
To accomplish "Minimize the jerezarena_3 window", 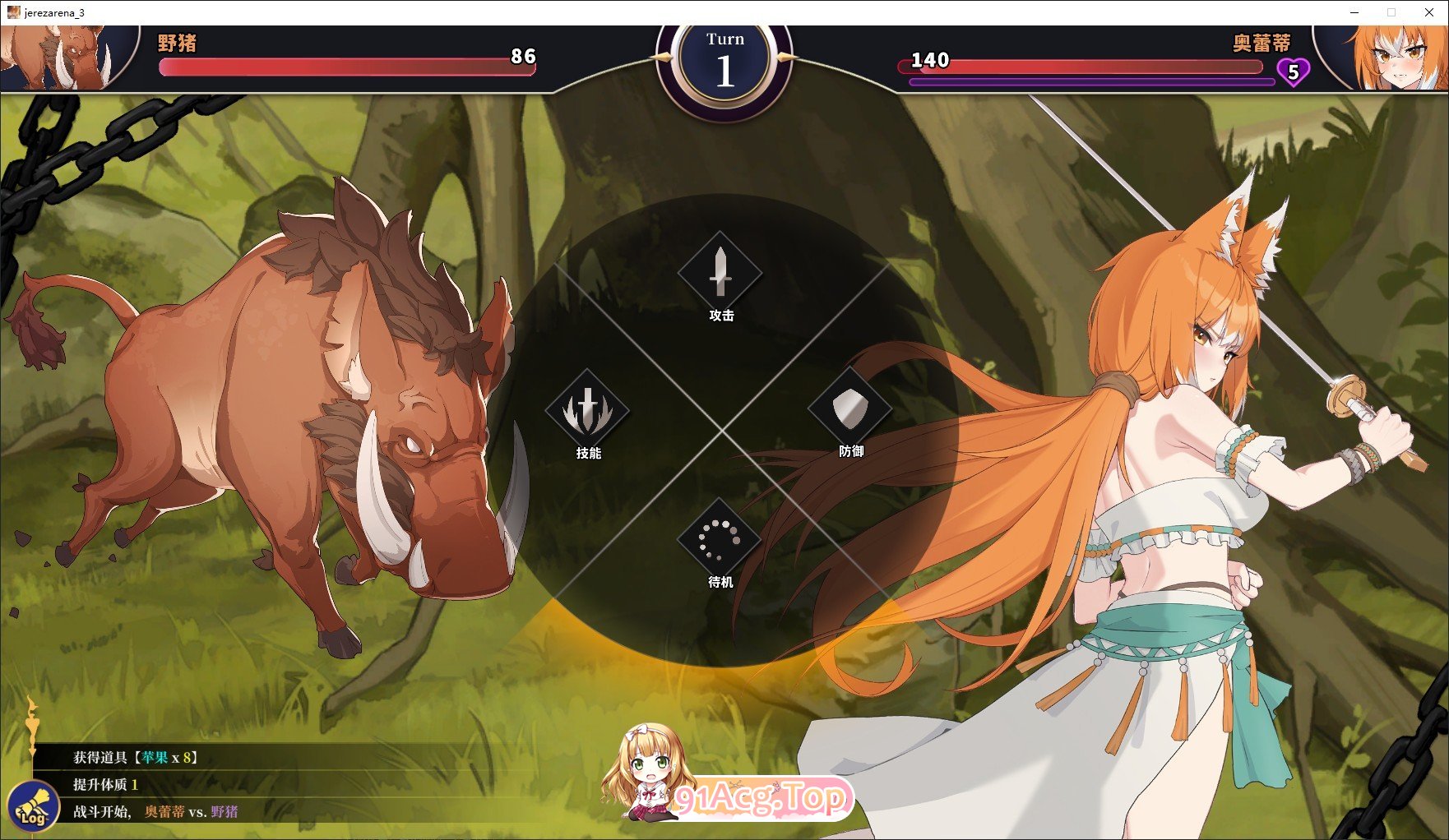I will point(1354,12).
